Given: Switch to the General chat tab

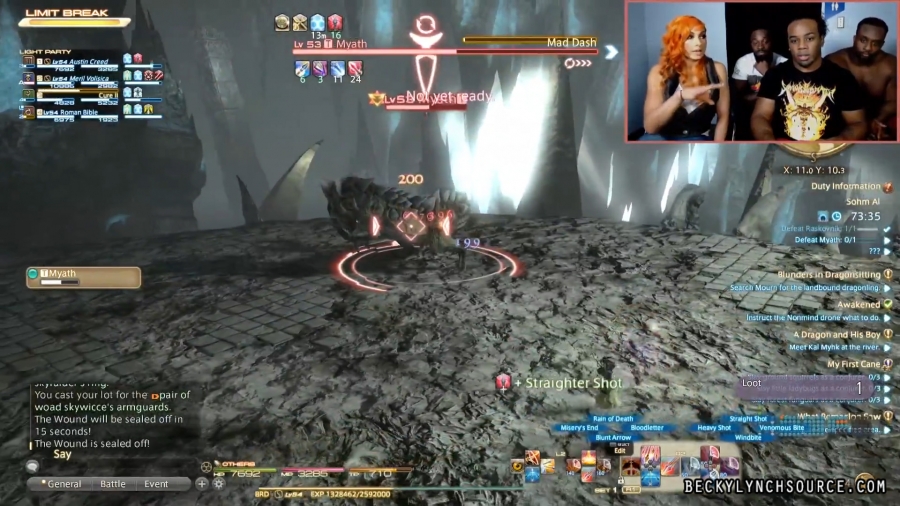Looking at the screenshot, I should 63,484.
